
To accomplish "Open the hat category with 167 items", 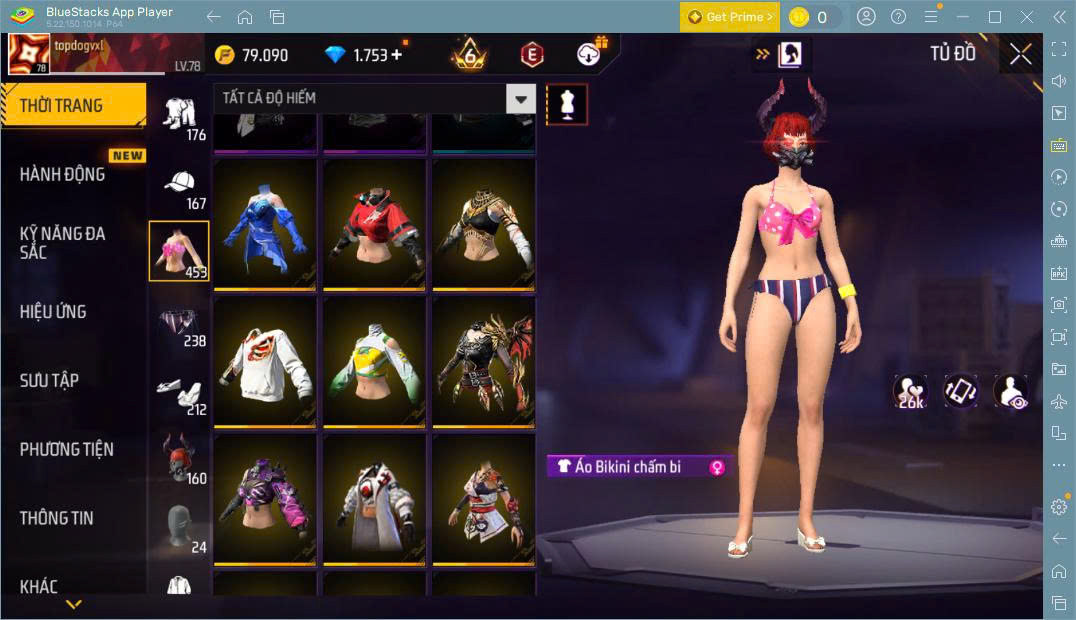I will 179,188.
